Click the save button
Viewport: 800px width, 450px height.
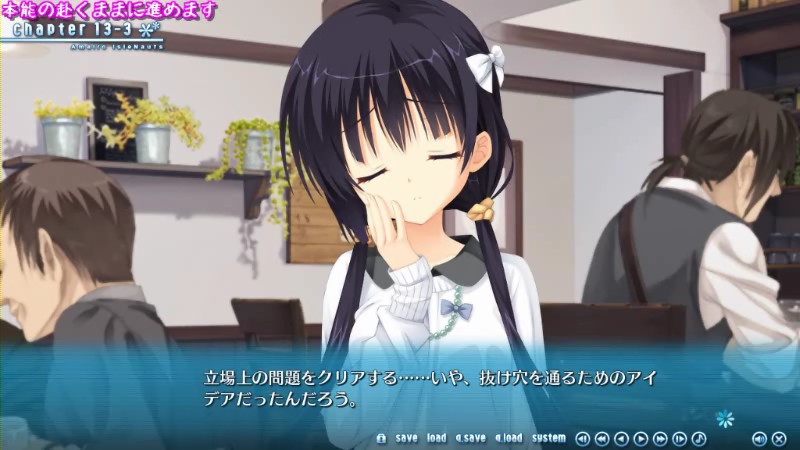[x=407, y=438]
